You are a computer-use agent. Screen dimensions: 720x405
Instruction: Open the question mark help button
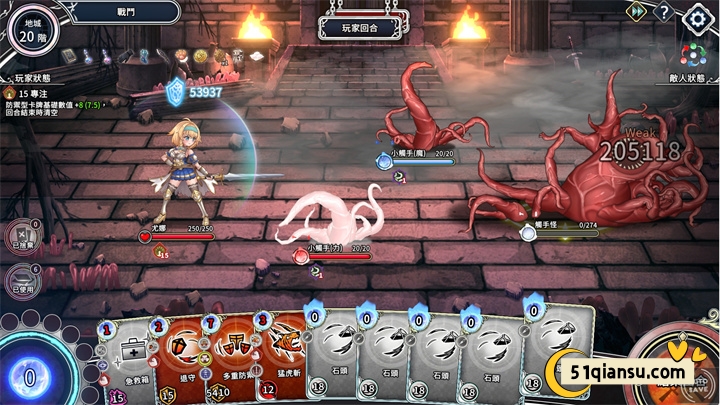pyautogui.click(x=664, y=12)
